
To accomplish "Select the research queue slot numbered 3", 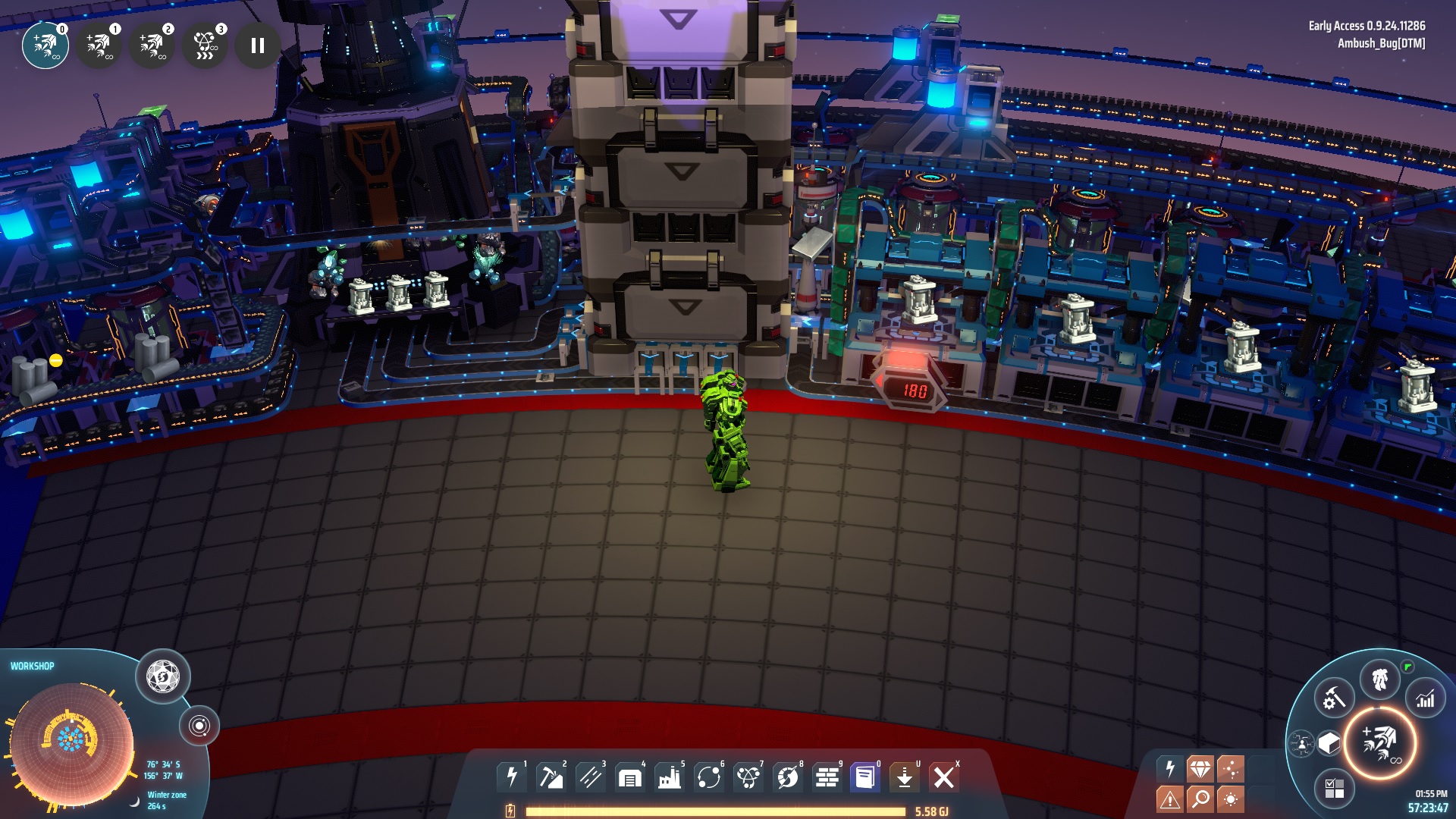I will pos(205,45).
